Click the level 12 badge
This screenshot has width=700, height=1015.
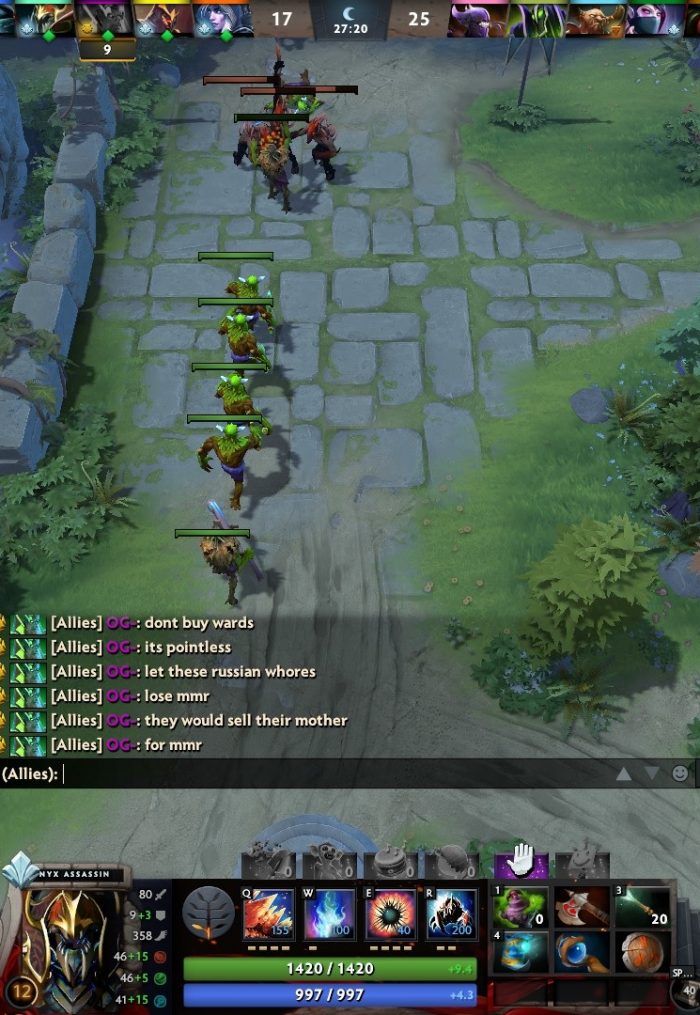23,992
